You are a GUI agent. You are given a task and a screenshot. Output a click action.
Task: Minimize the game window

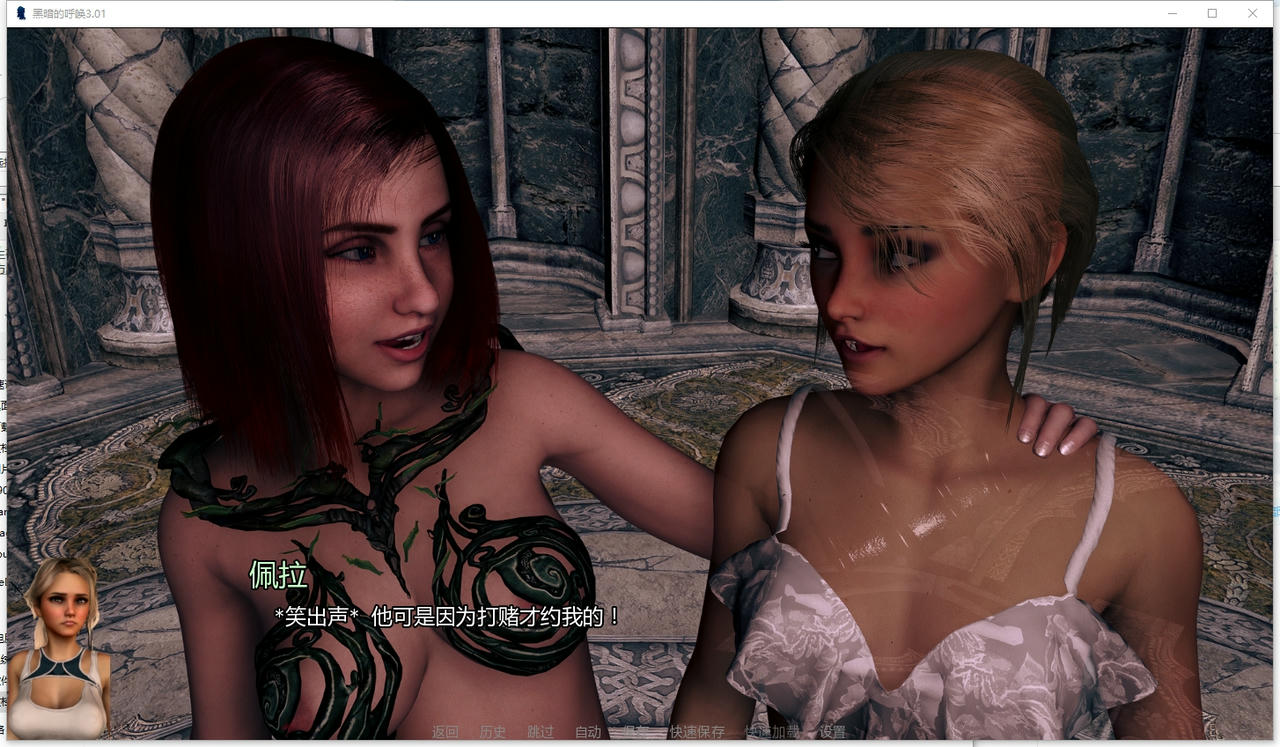[x=1172, y=13]
